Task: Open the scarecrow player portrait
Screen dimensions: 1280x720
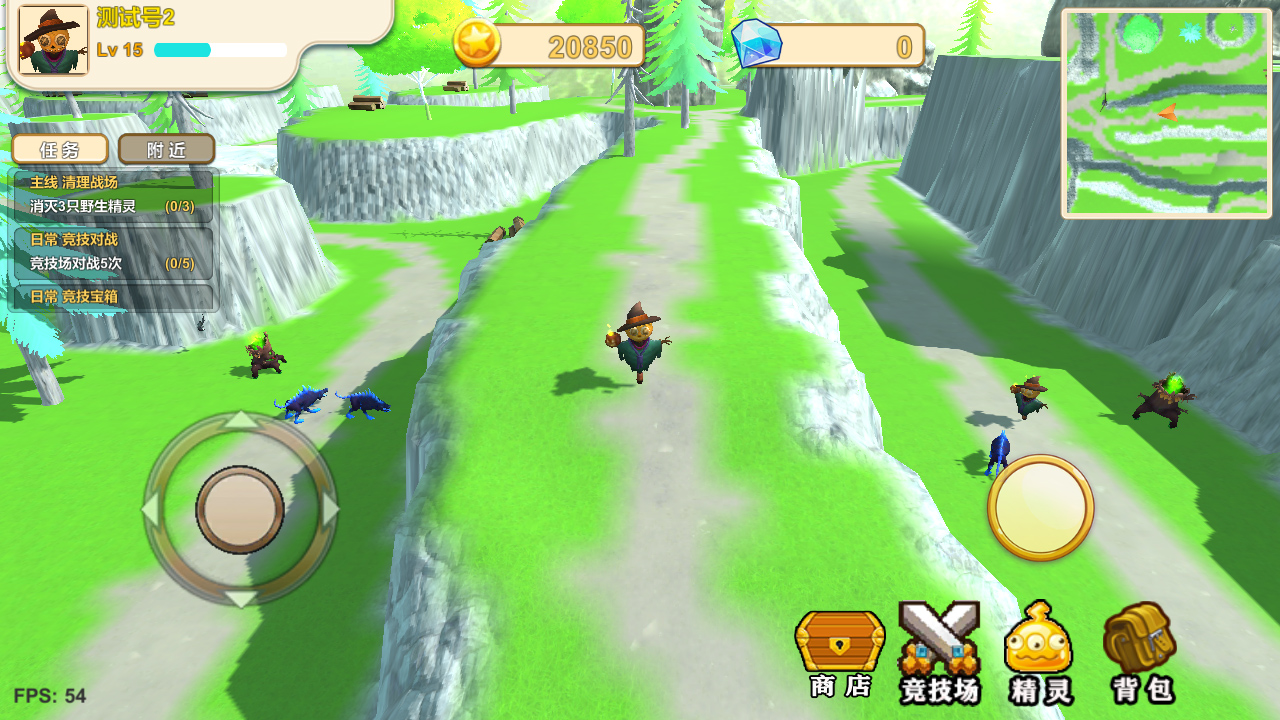Action: (x=53, y=41)
